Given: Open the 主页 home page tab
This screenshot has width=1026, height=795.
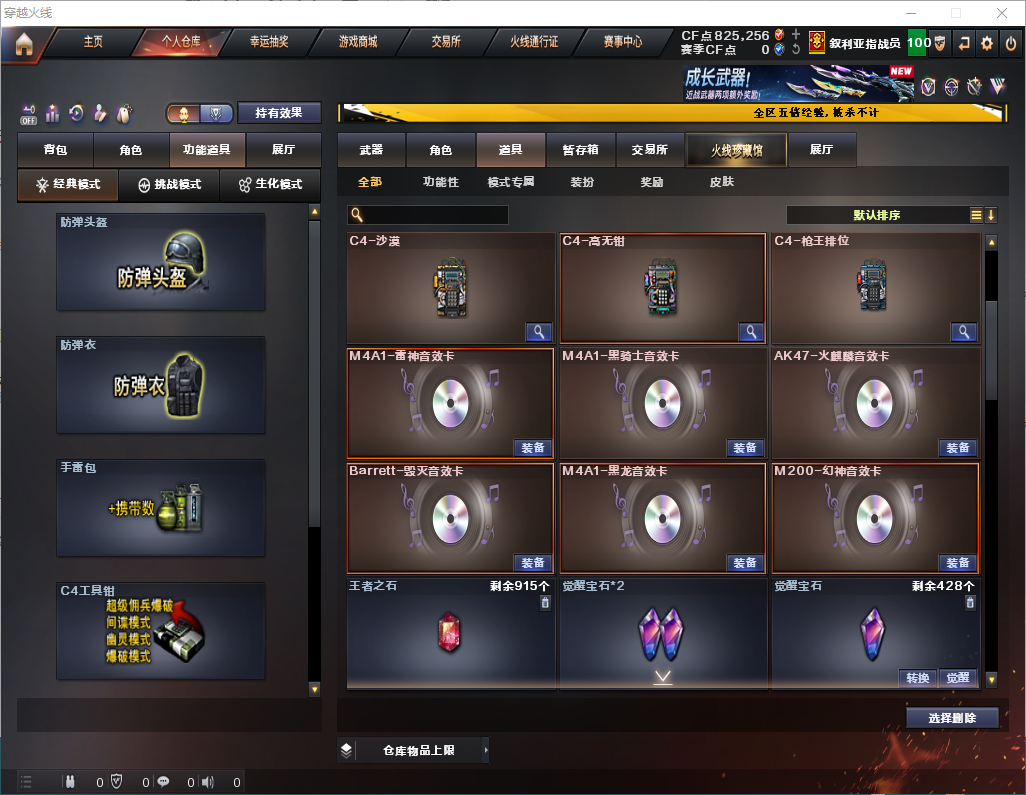Looking at the screenshot, I should pyautogui.click(x=93, y=42).
